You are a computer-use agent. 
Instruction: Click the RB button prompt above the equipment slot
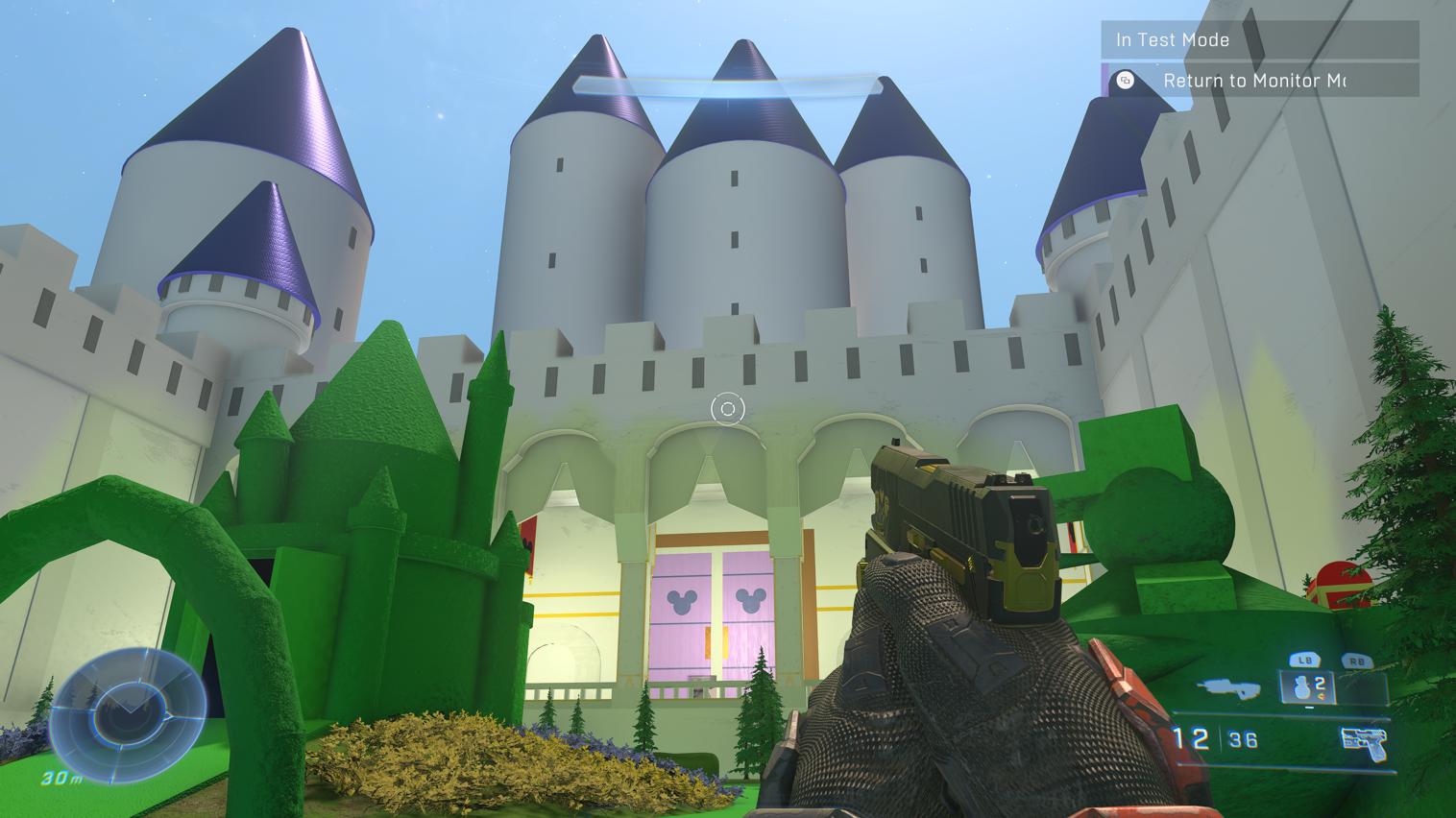(x=1356, y=660)
